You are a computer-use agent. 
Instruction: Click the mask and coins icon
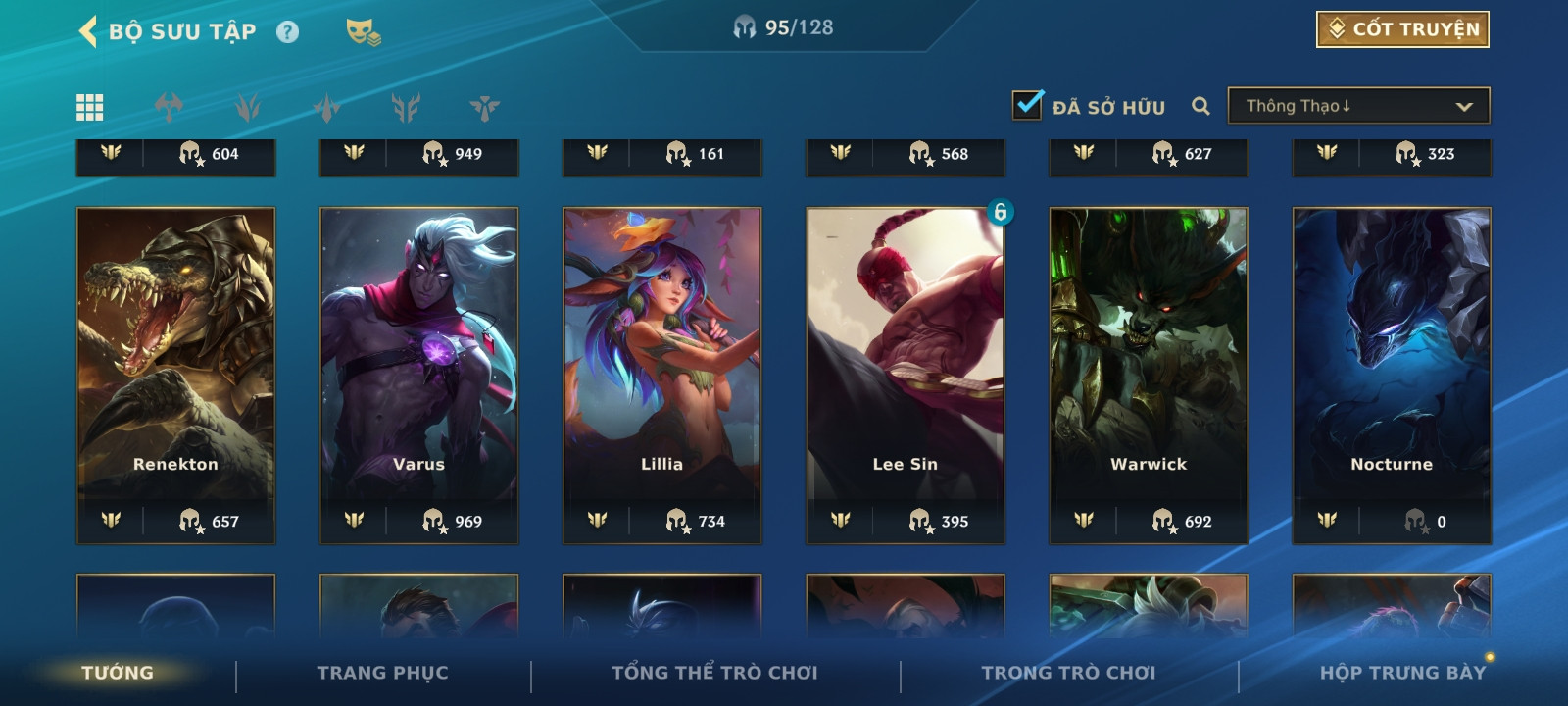(x=363, y=32)
